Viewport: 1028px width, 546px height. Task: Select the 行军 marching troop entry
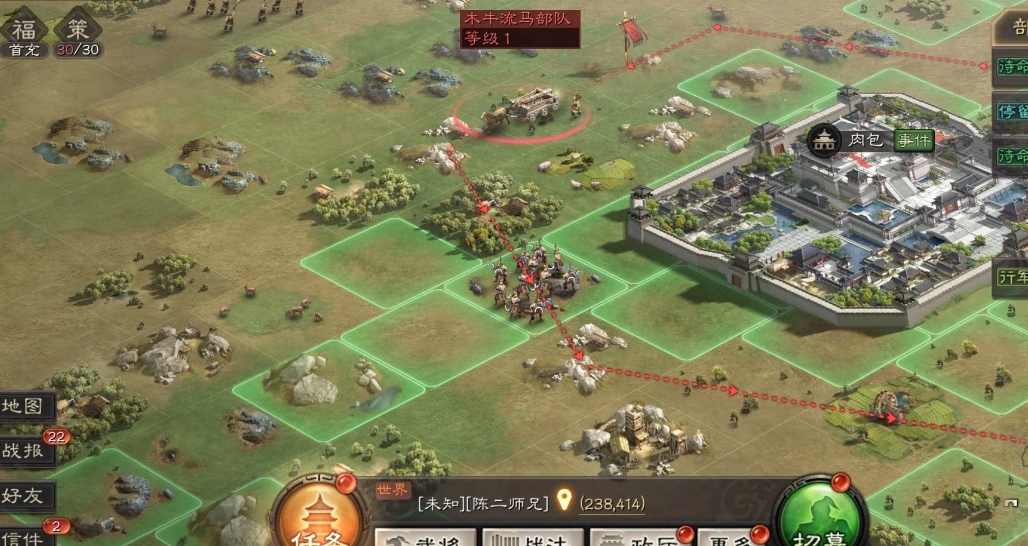[x=1011, y=275]
